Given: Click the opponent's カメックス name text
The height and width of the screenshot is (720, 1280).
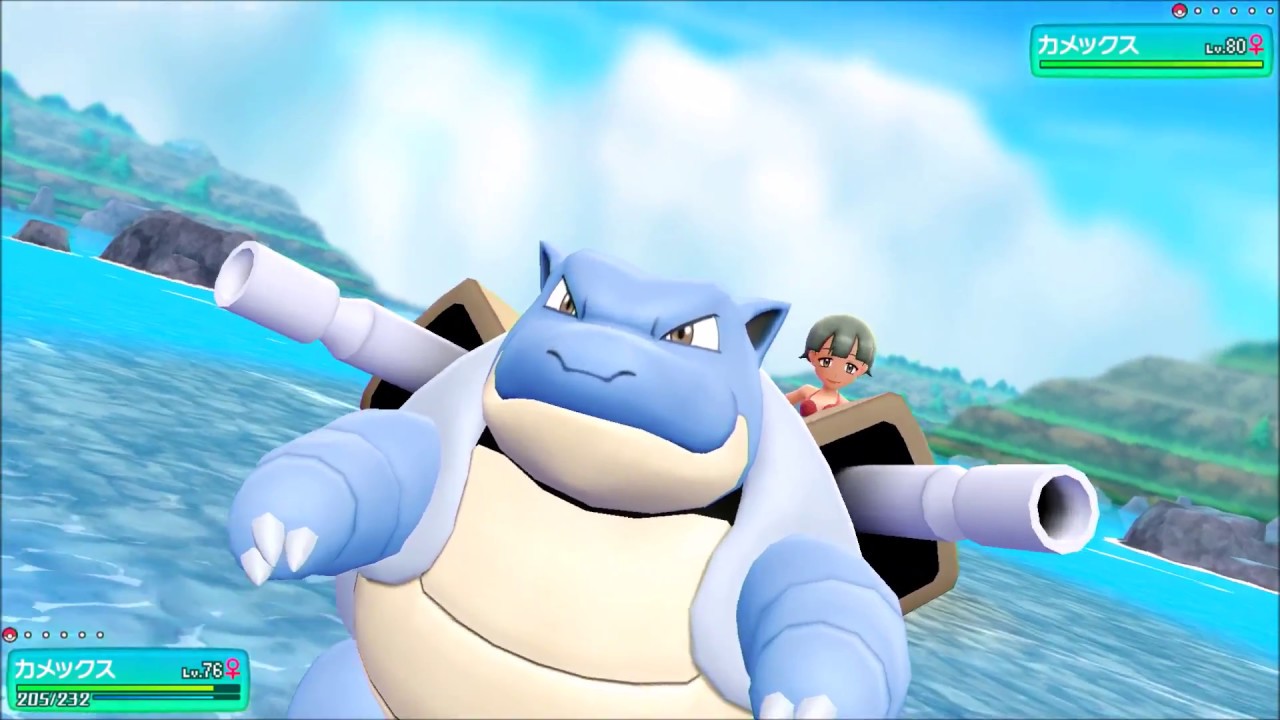Looking at the screenshot, I should (x=1087, y=44).
